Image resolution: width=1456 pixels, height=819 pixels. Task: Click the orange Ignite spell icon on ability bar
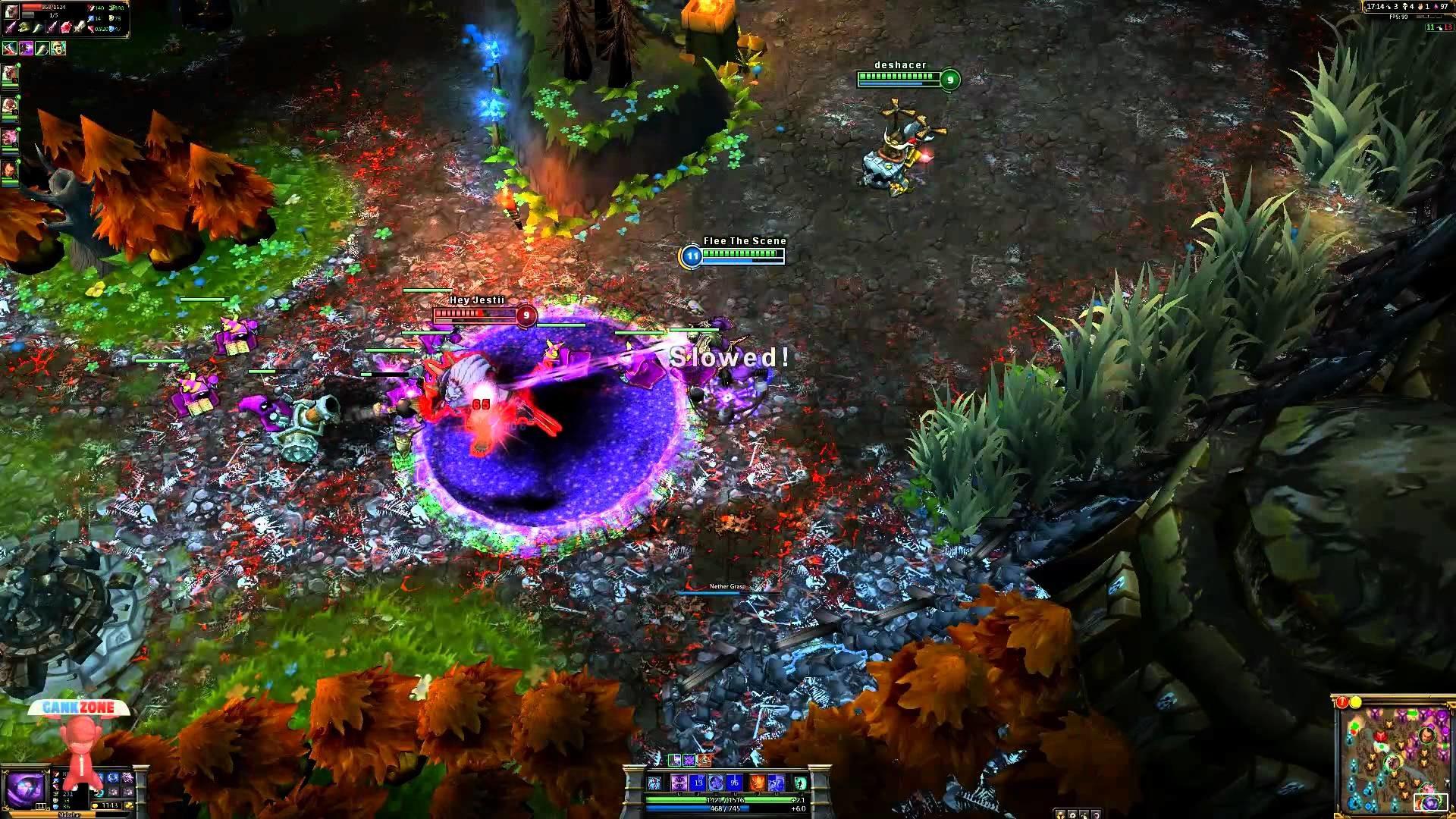click(x=756, y=782)
